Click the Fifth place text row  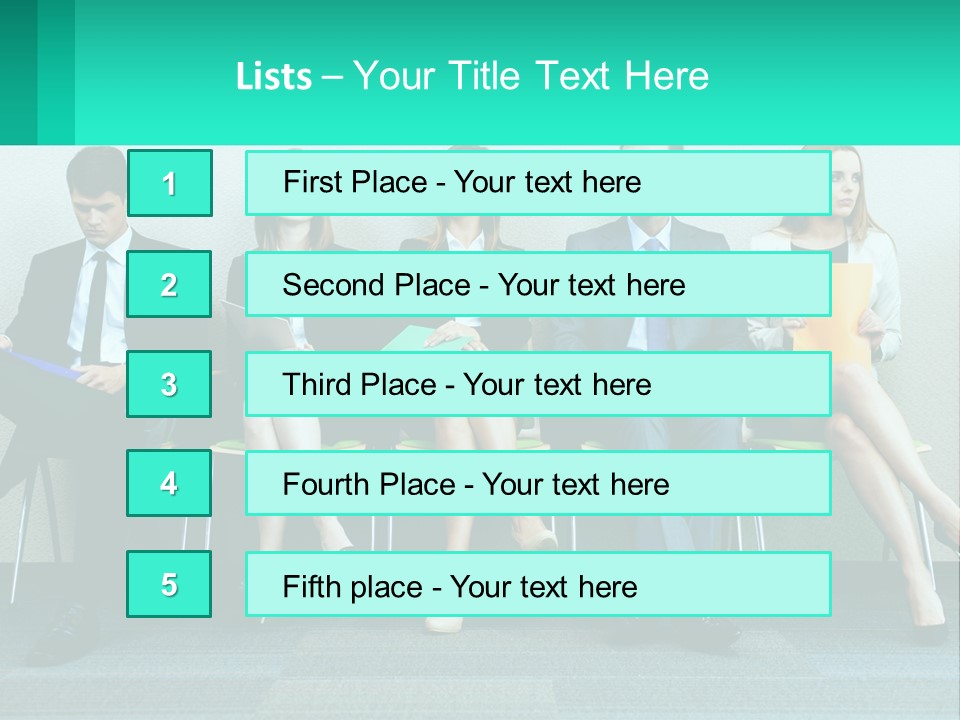pyautogui.click(x=538, y=585)
